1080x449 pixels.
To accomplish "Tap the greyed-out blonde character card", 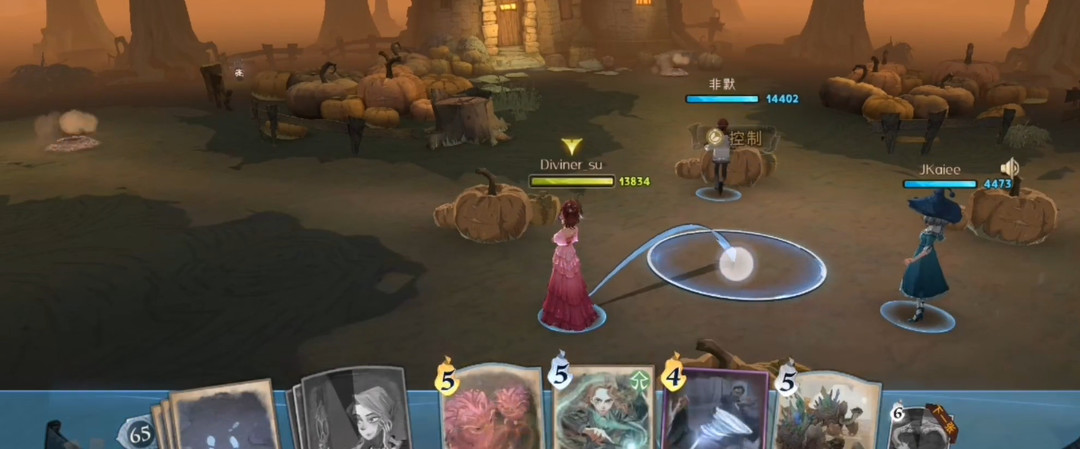I will pos(355,412).
